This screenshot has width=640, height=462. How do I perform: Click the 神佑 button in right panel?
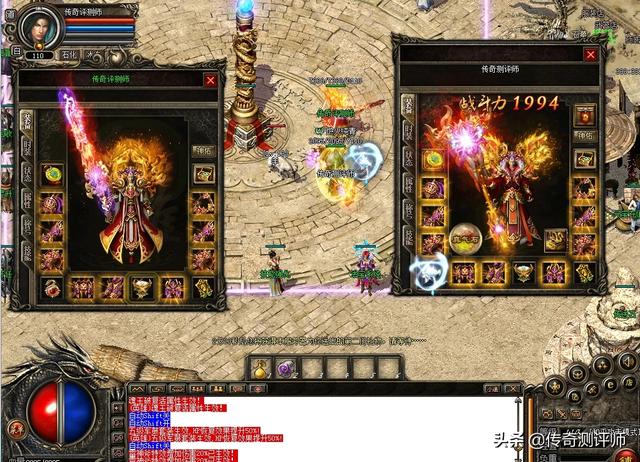(x=586, y=136)
